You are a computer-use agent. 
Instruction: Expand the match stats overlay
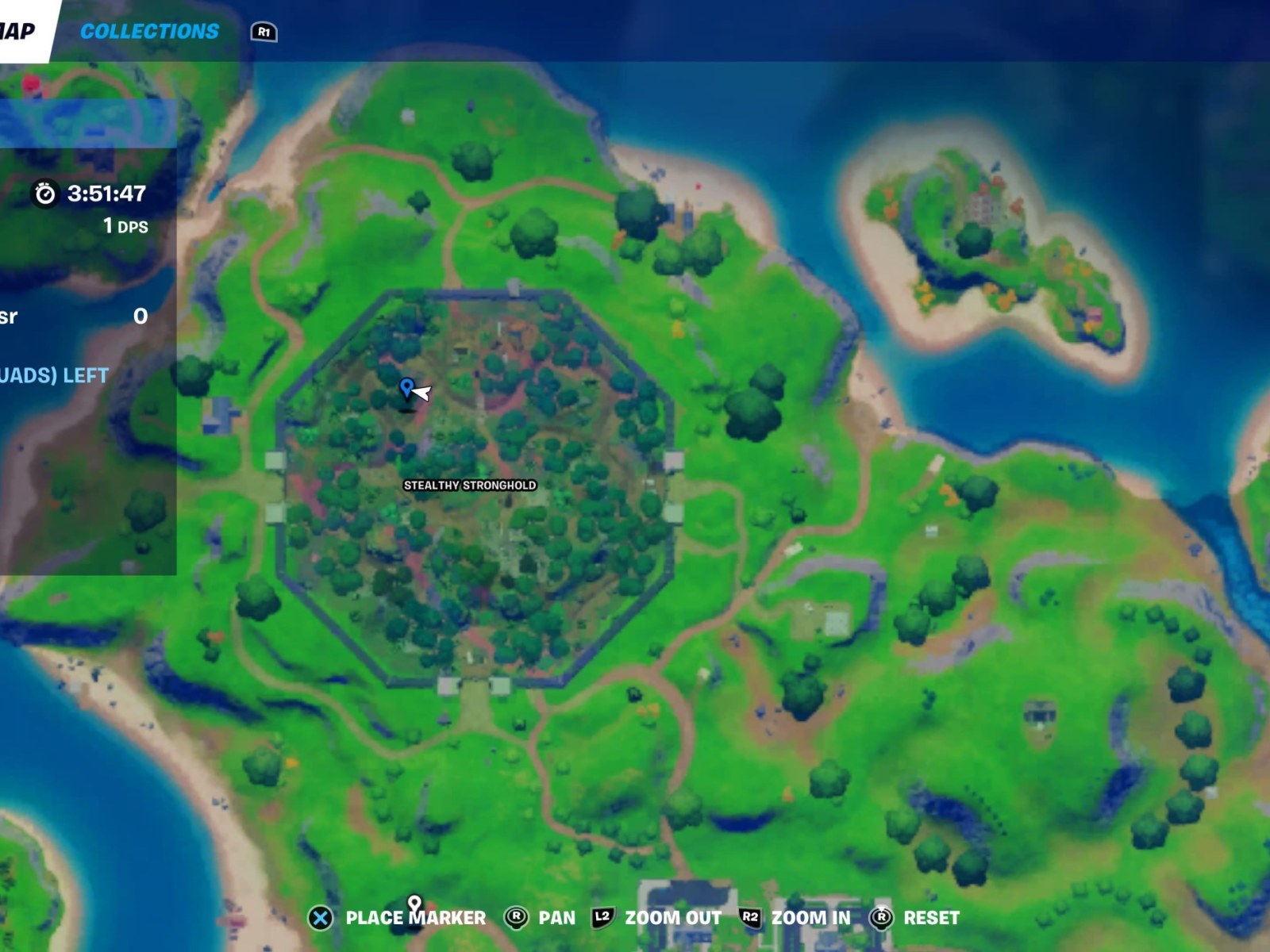pos(71,317)
